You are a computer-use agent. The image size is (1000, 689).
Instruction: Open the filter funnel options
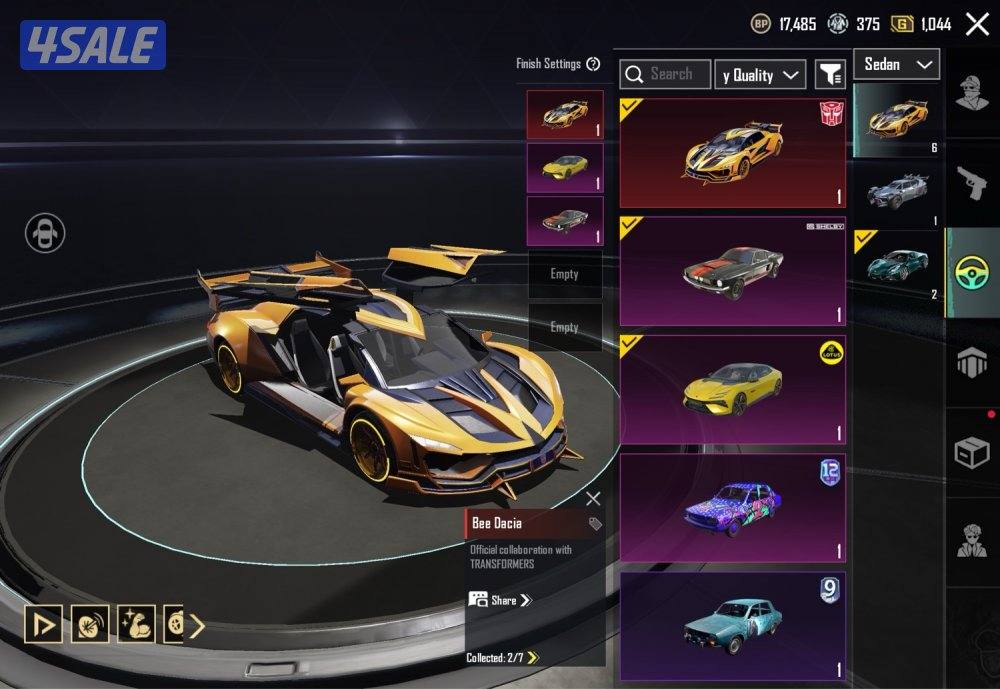tap(830, 74)
